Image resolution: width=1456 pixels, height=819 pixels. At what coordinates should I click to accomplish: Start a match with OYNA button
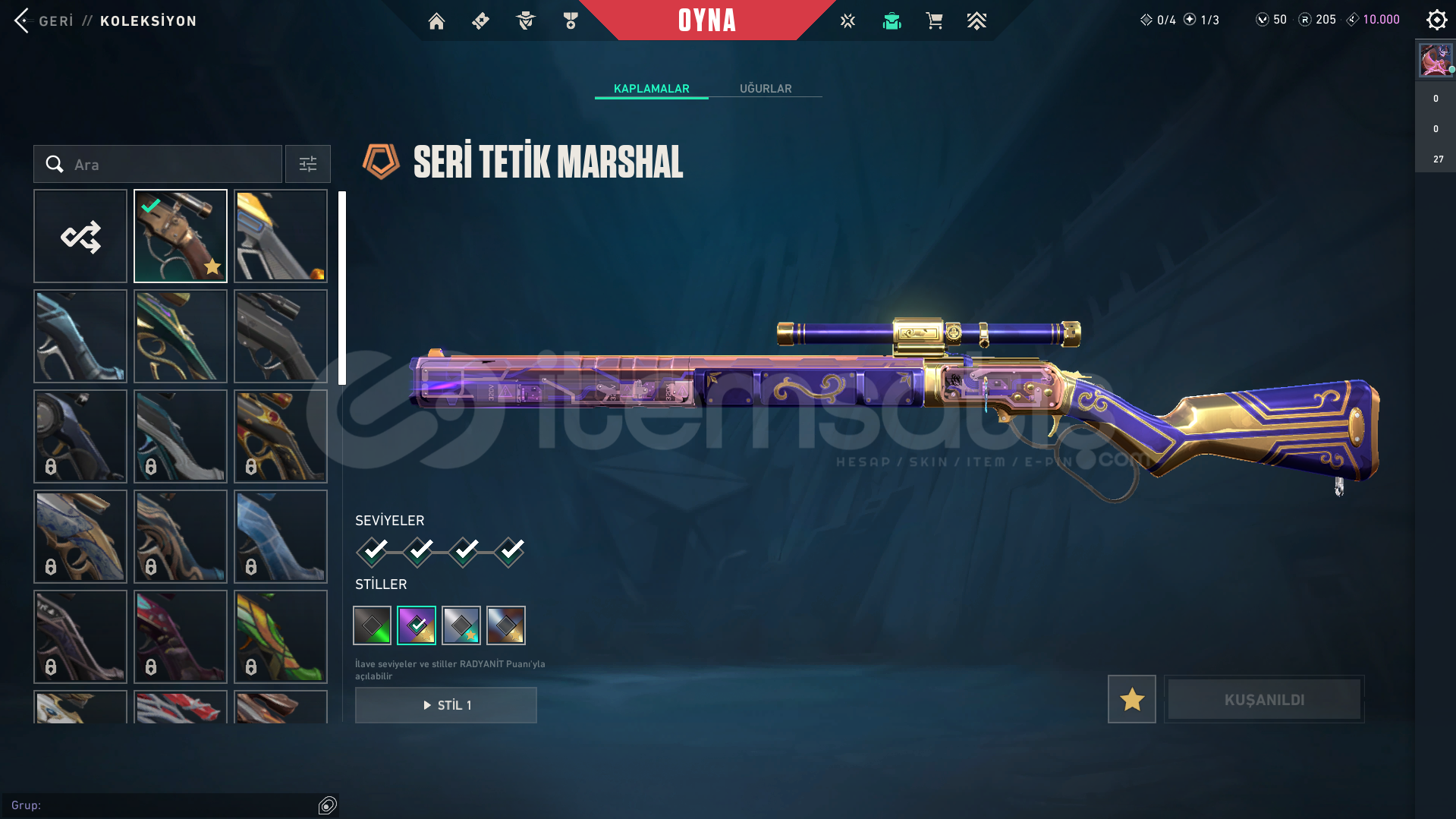tap(706, 20)
